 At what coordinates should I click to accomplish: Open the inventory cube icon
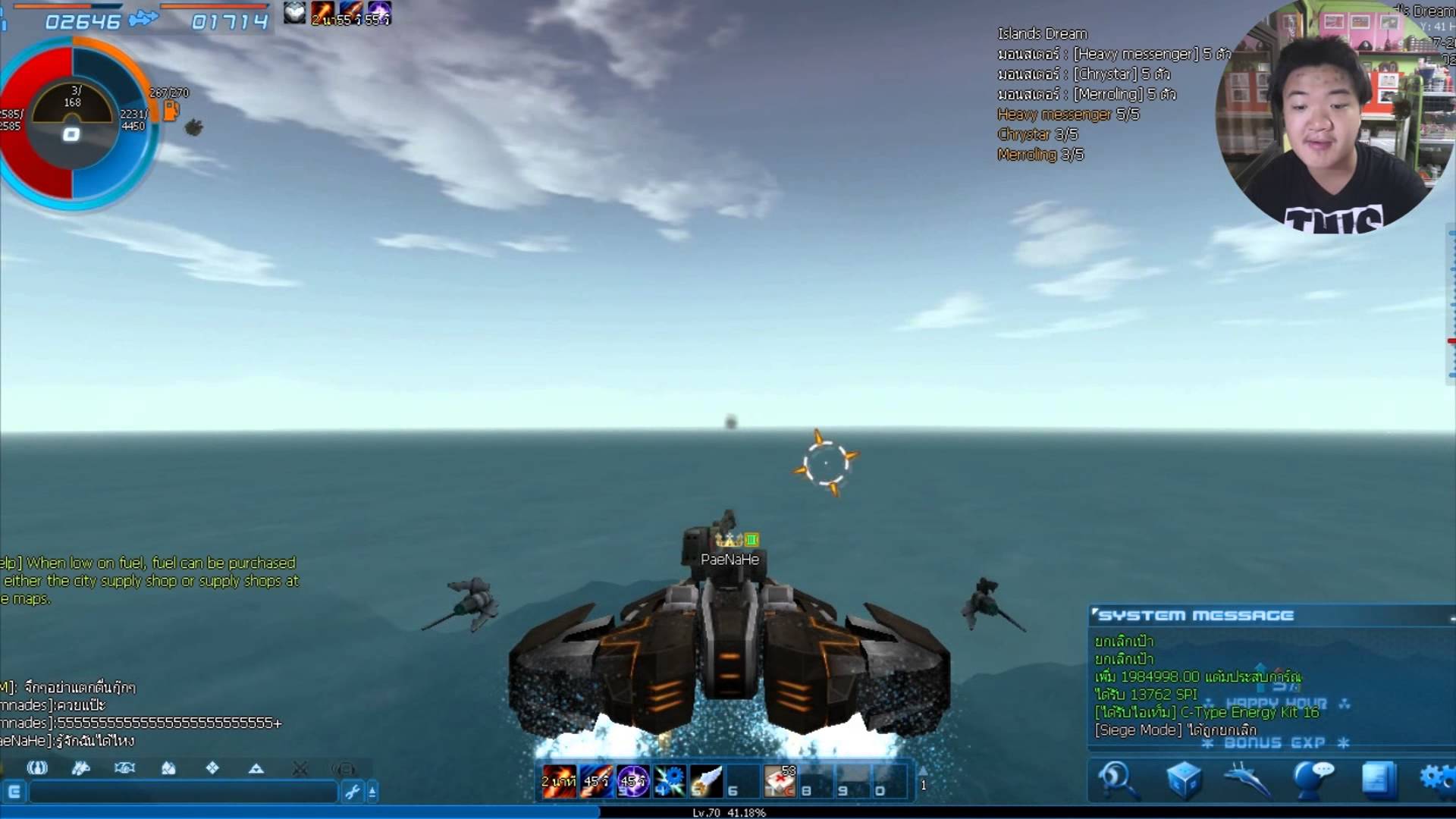click(1183, 780)
